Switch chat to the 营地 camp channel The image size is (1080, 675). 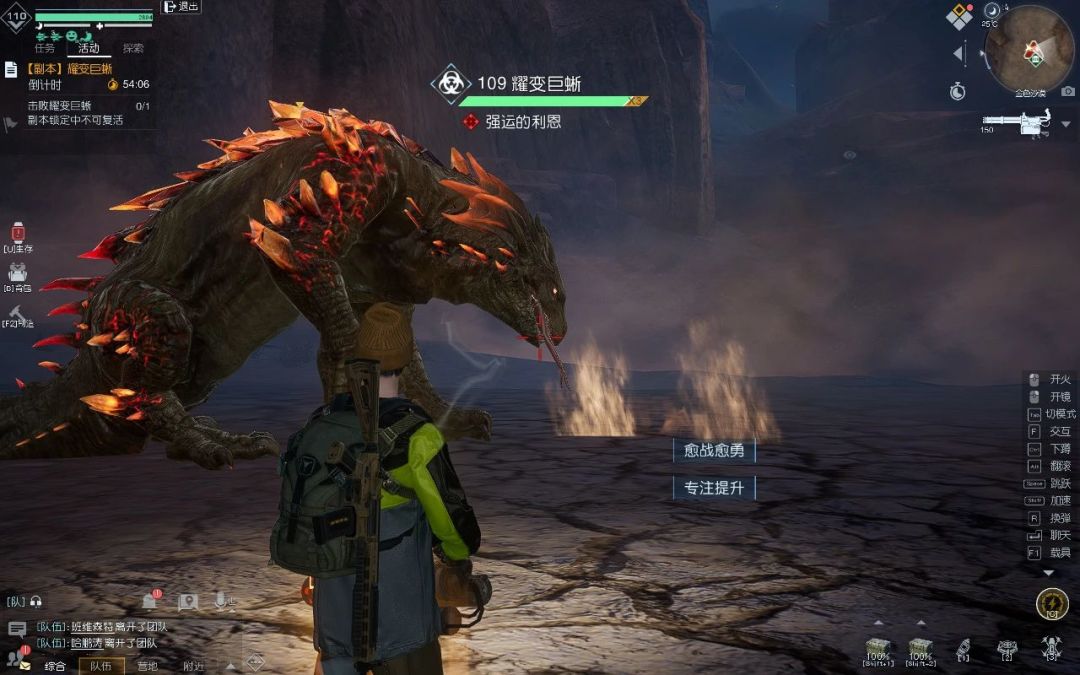147,666
